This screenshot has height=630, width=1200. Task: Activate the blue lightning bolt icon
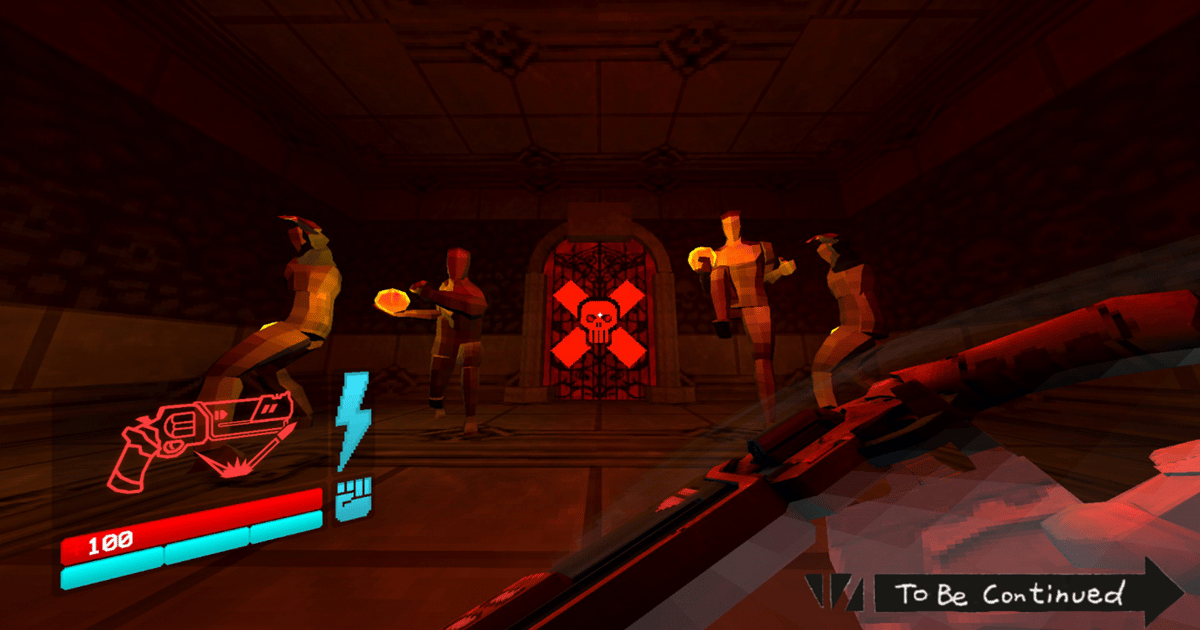(353, 420)
